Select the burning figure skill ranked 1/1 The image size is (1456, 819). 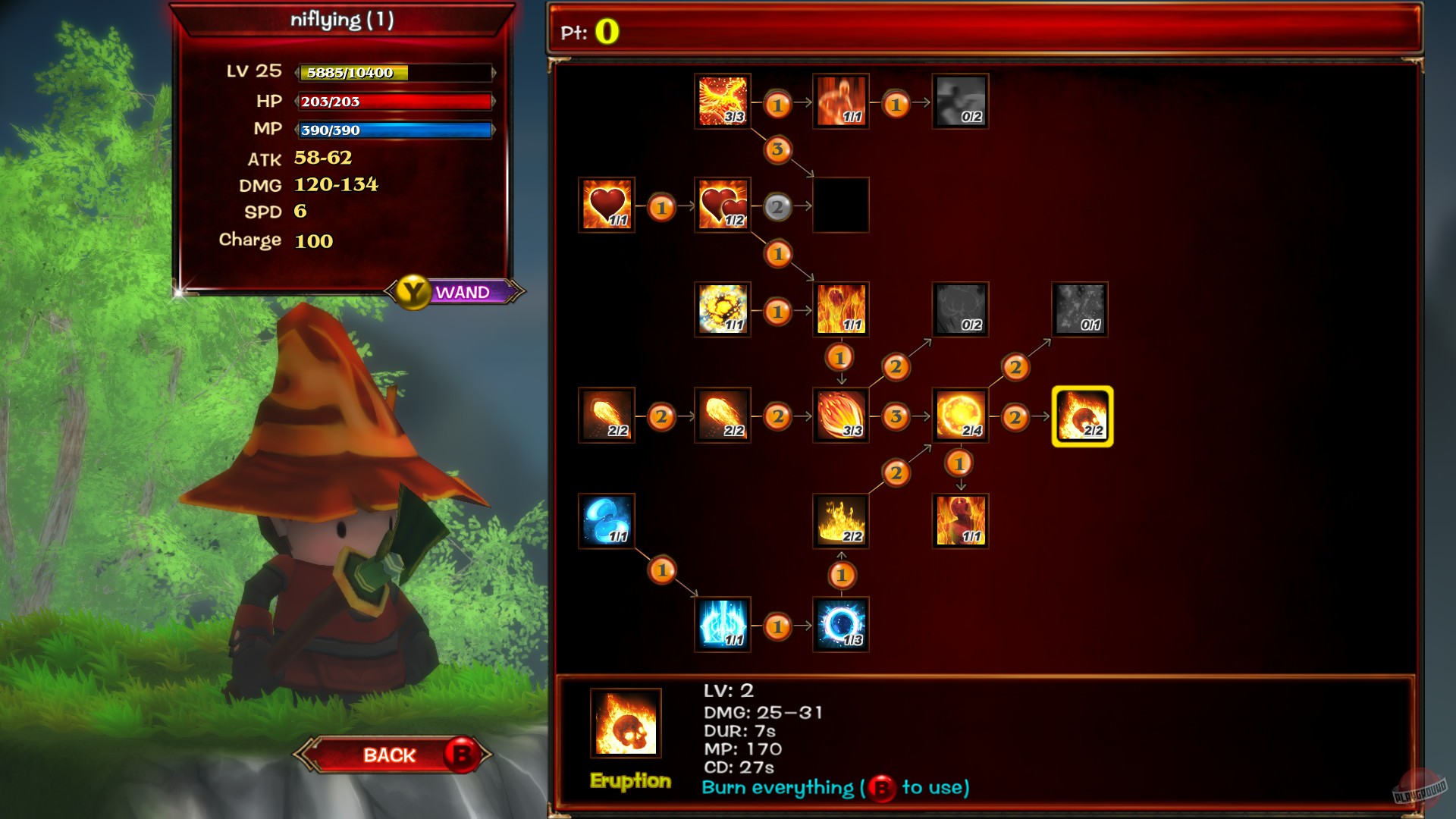click(960, 519)
